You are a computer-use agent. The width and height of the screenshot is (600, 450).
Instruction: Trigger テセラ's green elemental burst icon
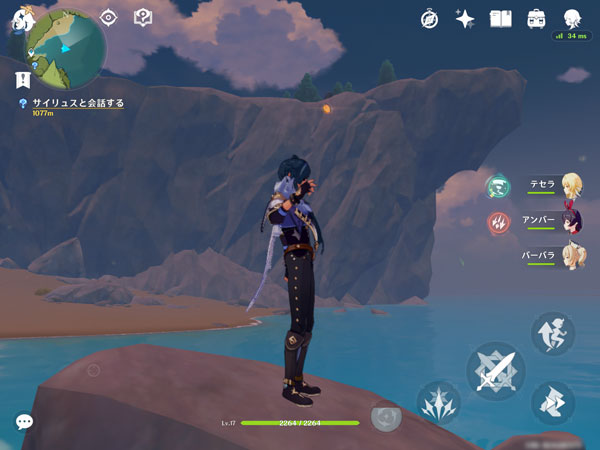tap(497, 186)
